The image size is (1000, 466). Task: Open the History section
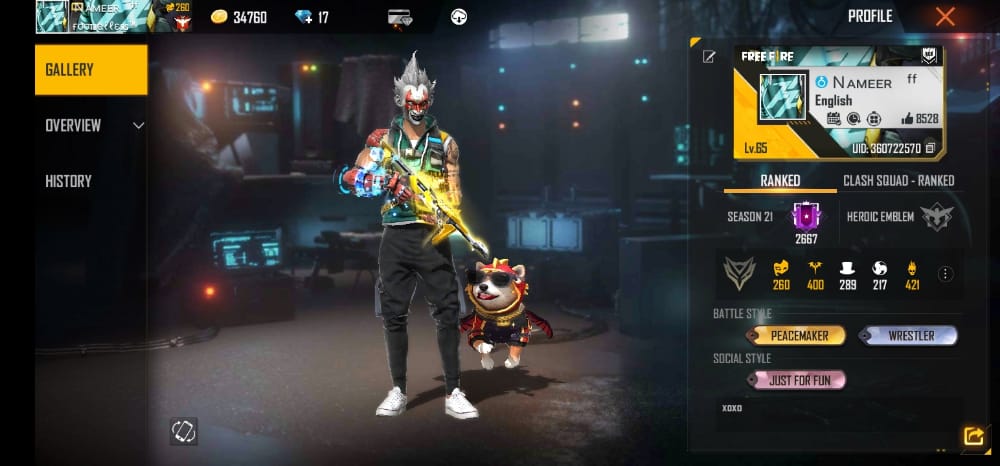[x=68, y=181]
